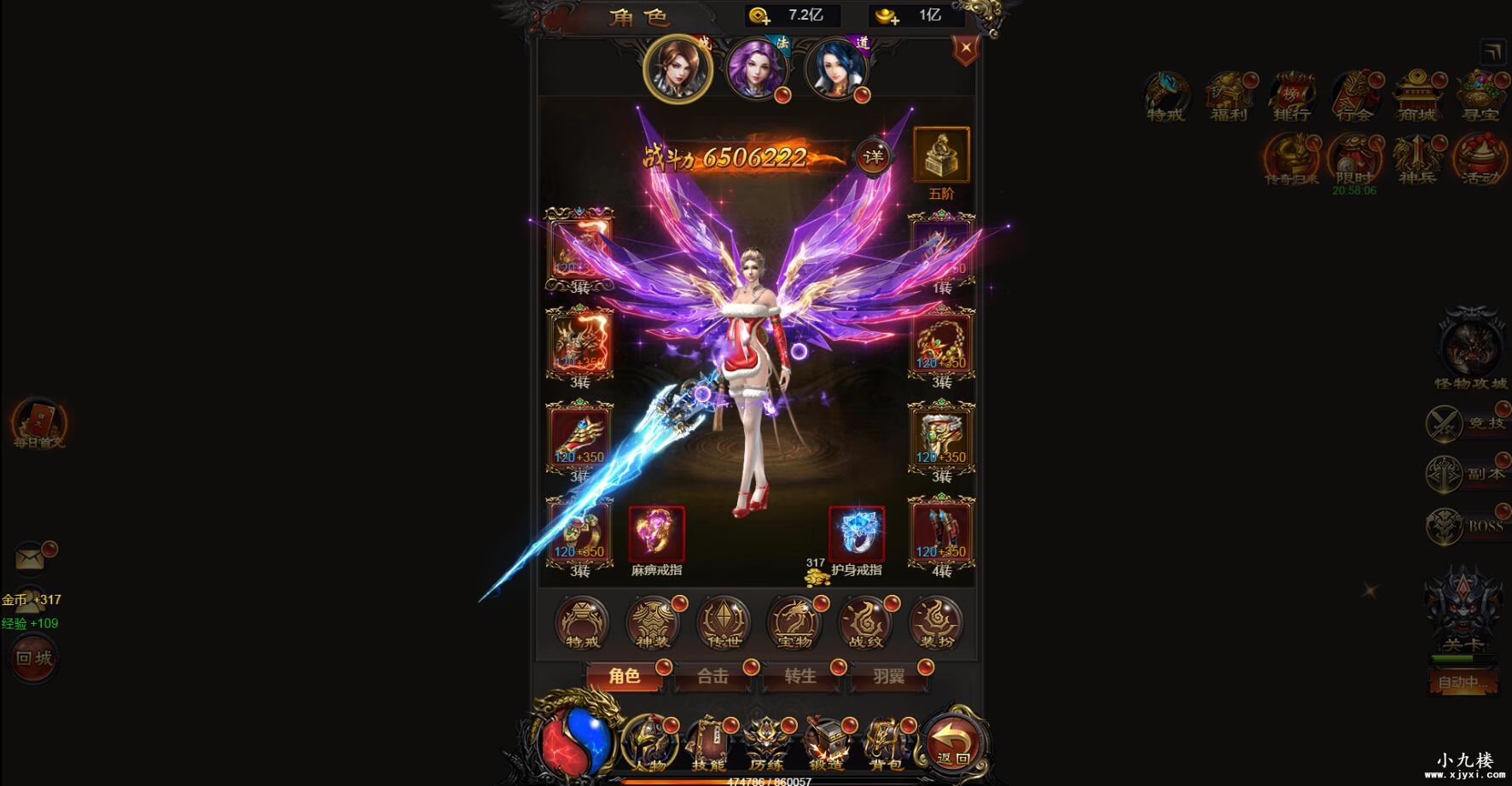
Task: Select the 战 warrior character avatar
Action: [x=678, y=70]
